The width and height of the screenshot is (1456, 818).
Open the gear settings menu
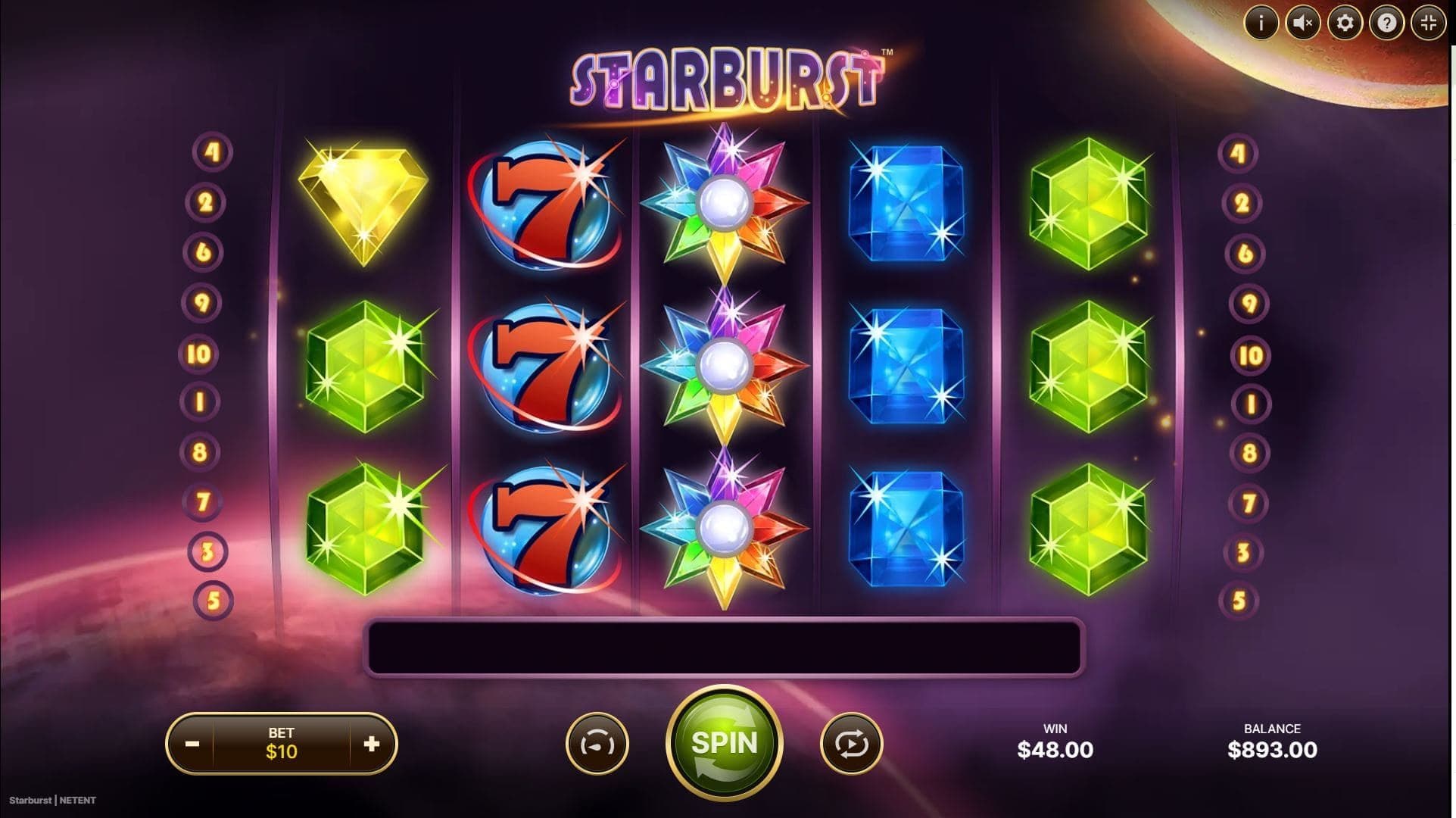click(1345, 23)
